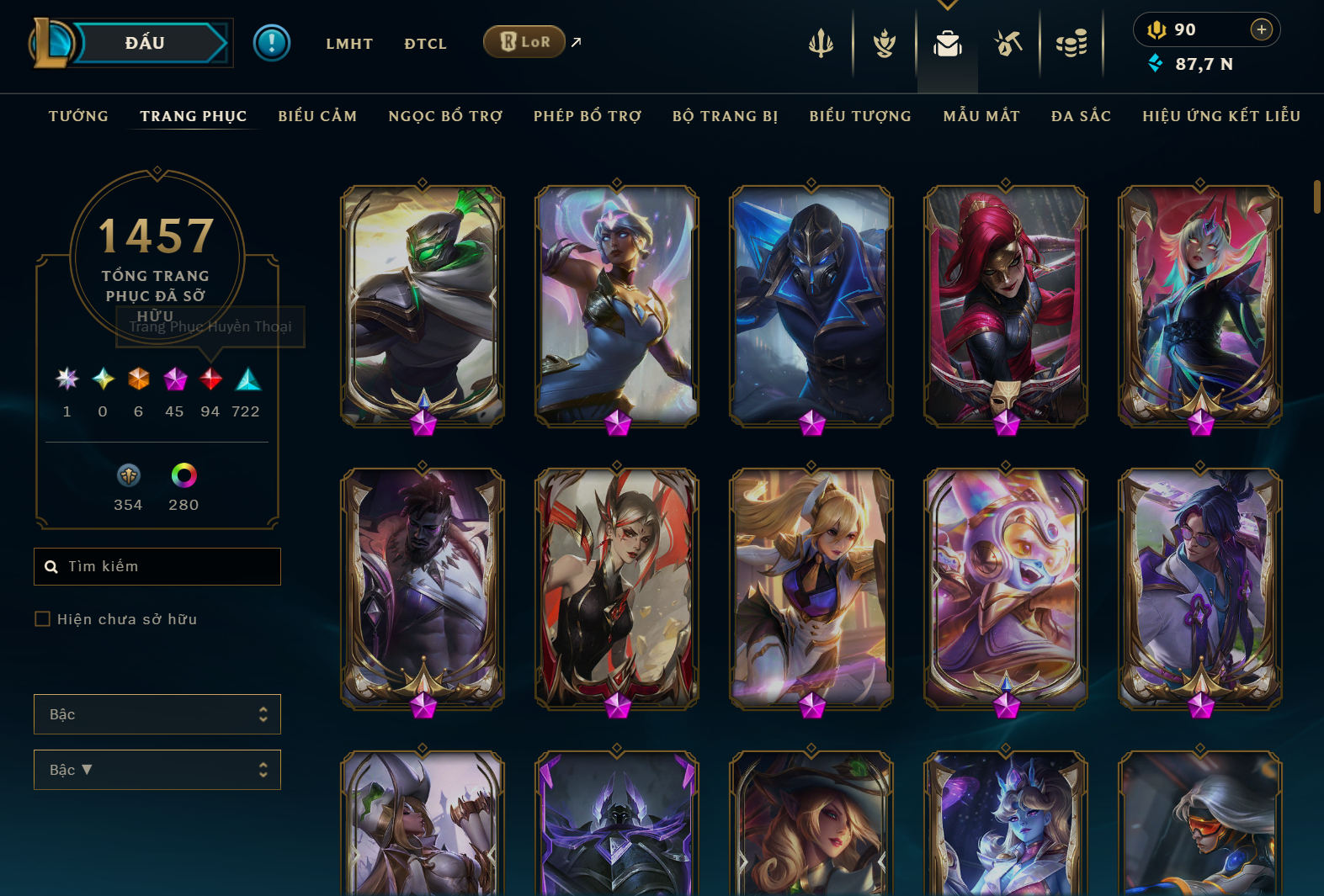Select the red Legendary skin gem filter
Screen dimensions: 1324x896
(210, 379)
